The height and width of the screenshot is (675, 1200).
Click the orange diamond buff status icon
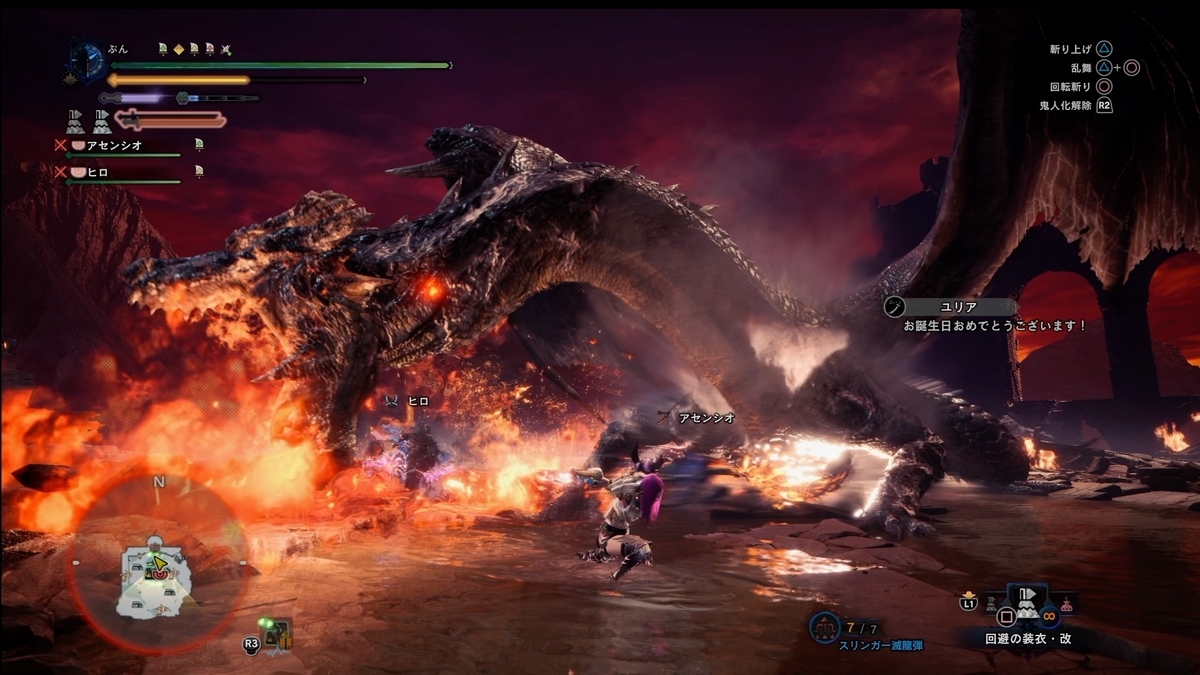[178, 48]
